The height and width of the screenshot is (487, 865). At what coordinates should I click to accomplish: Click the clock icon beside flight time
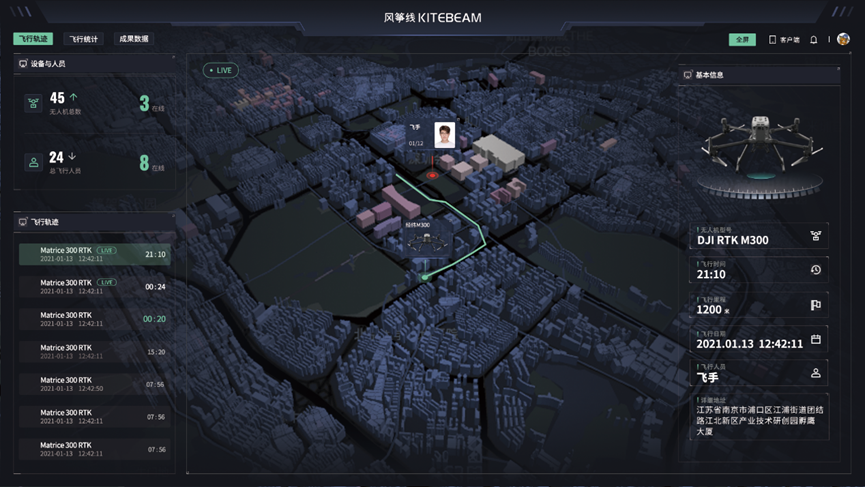coord(816,270)
